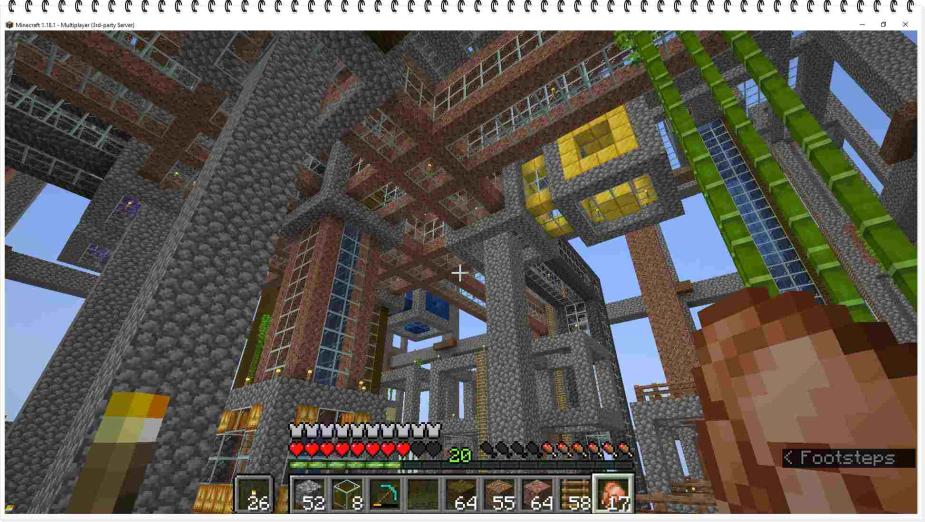The image size is (925, 522).
Task: Click the highlighted hotbar slot holding 17 items
Action: pos(613,494)
